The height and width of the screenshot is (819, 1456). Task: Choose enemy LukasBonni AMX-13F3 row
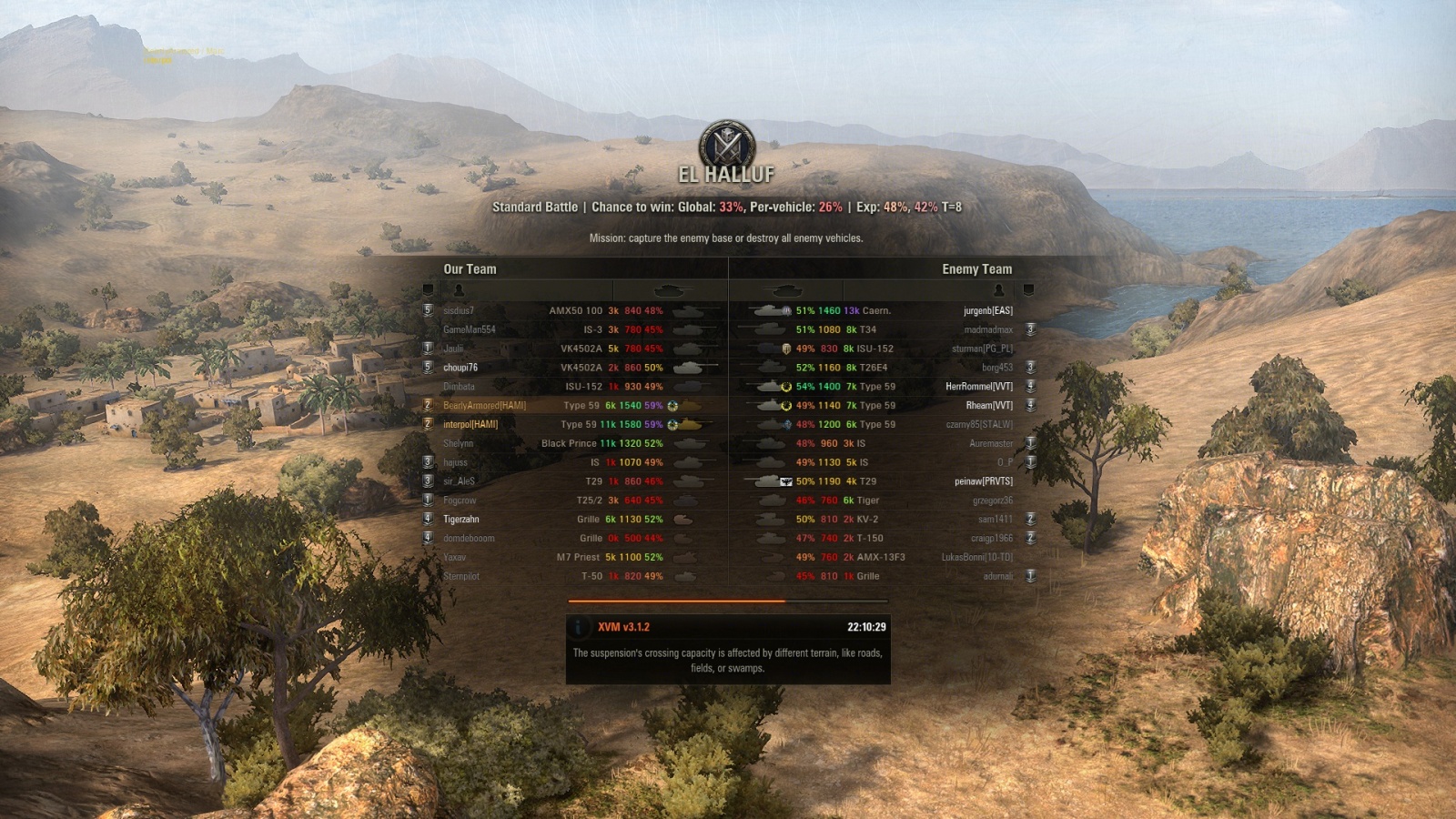pos(976,558)
